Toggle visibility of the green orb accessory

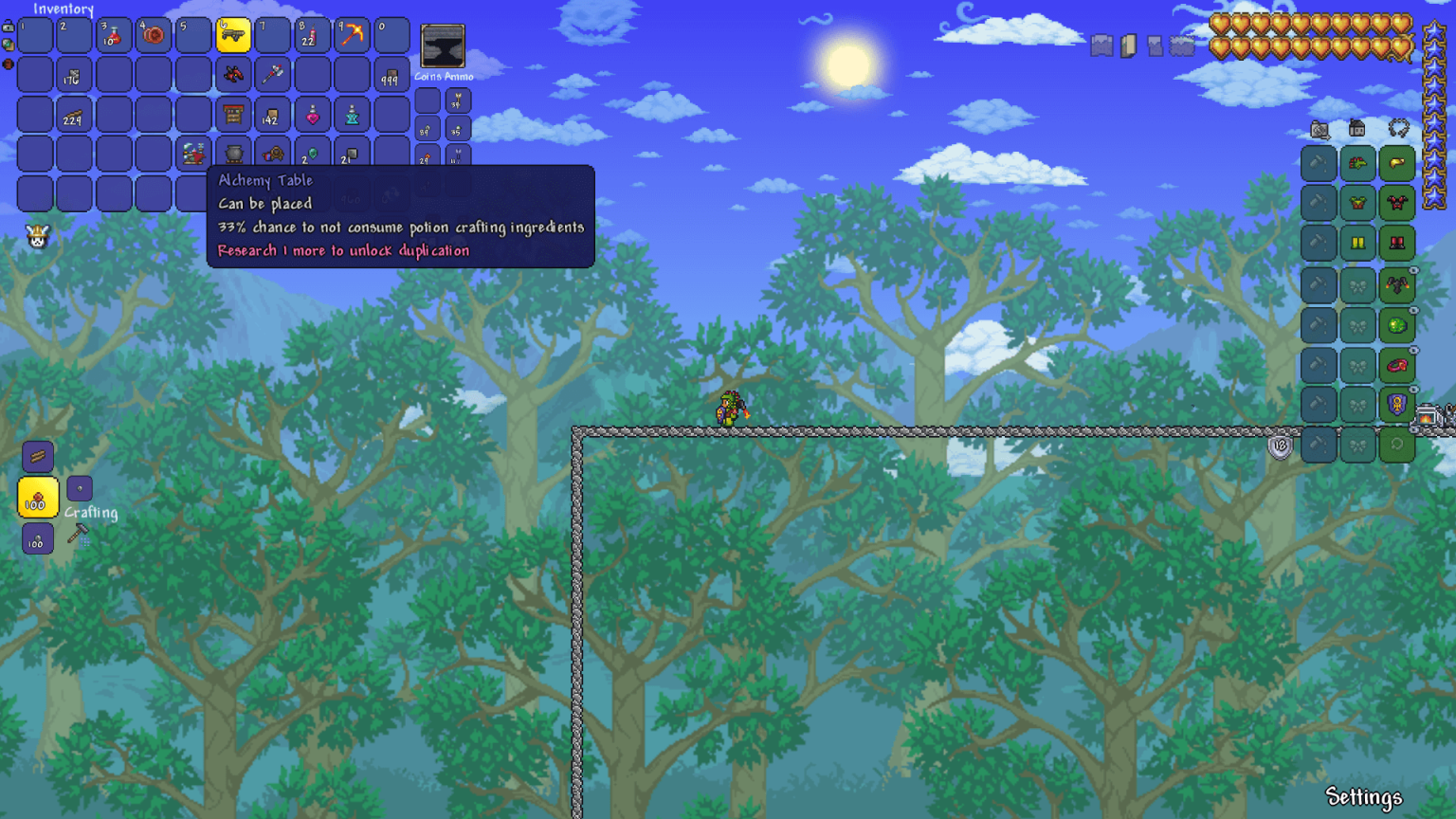tap(1412, 310)
